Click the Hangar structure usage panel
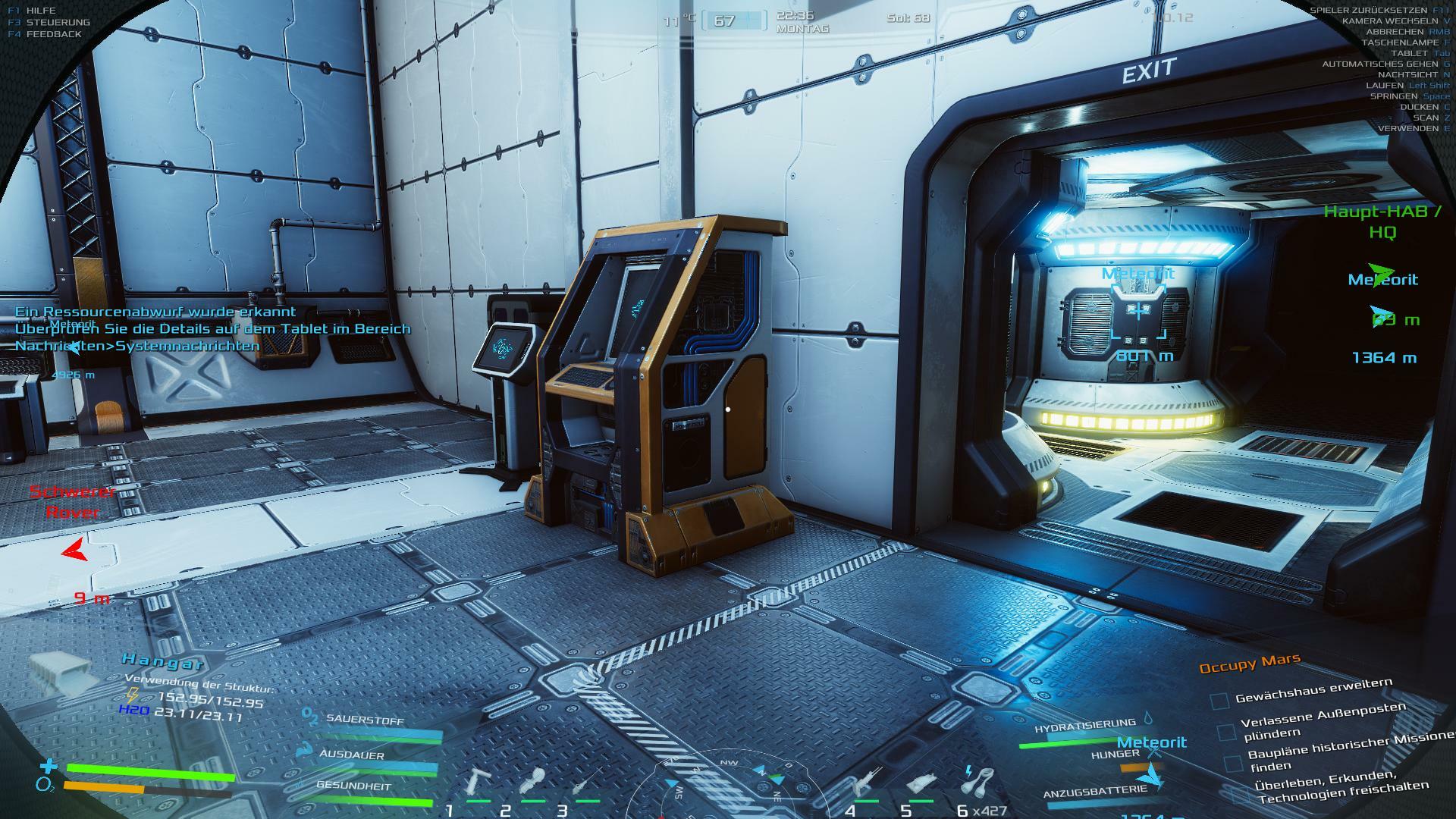The width and height of the screenshot is (1456, 819). (x=193, y=690)
